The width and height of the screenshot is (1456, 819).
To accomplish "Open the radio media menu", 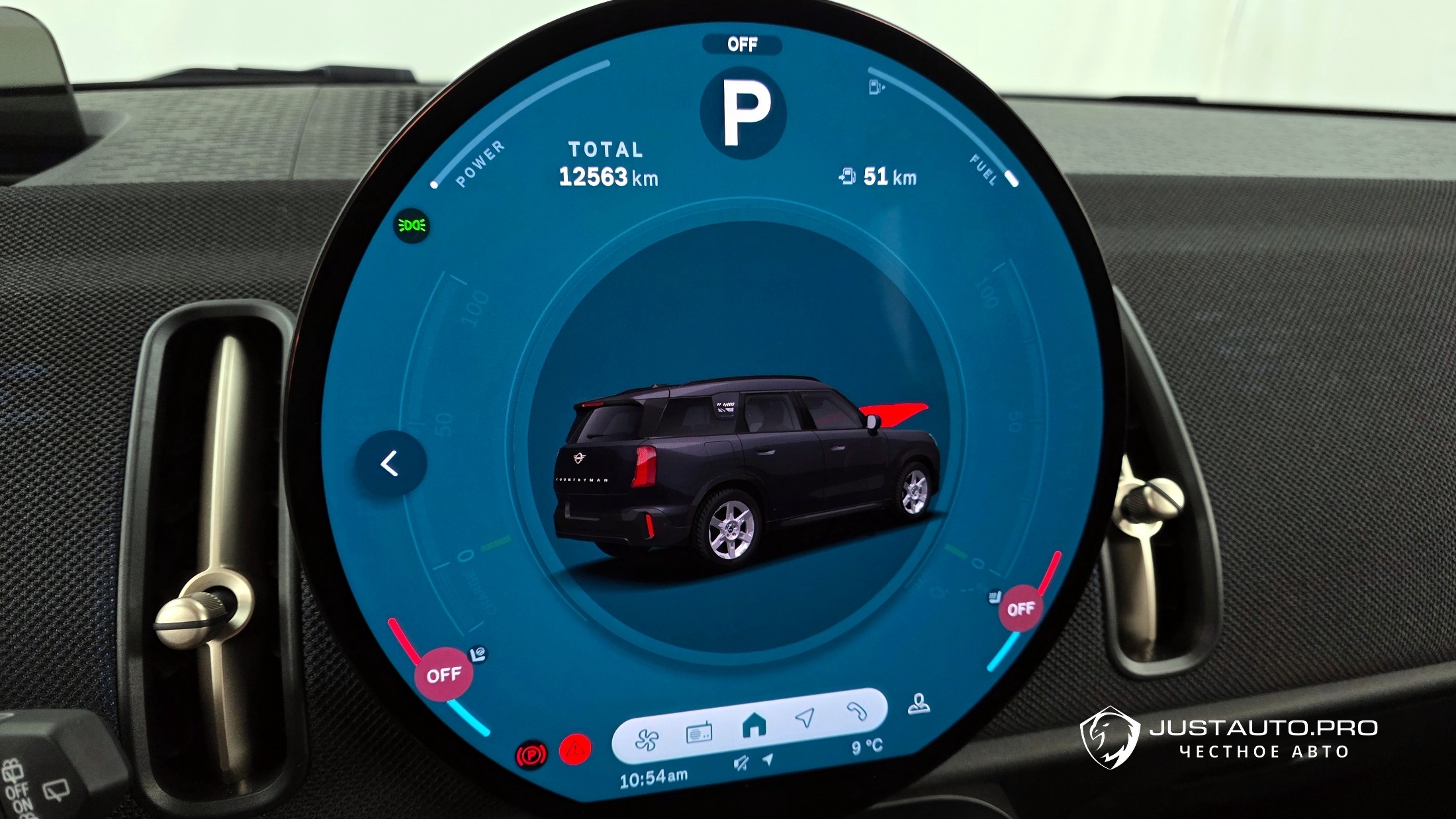I will (x=699, y=733).
